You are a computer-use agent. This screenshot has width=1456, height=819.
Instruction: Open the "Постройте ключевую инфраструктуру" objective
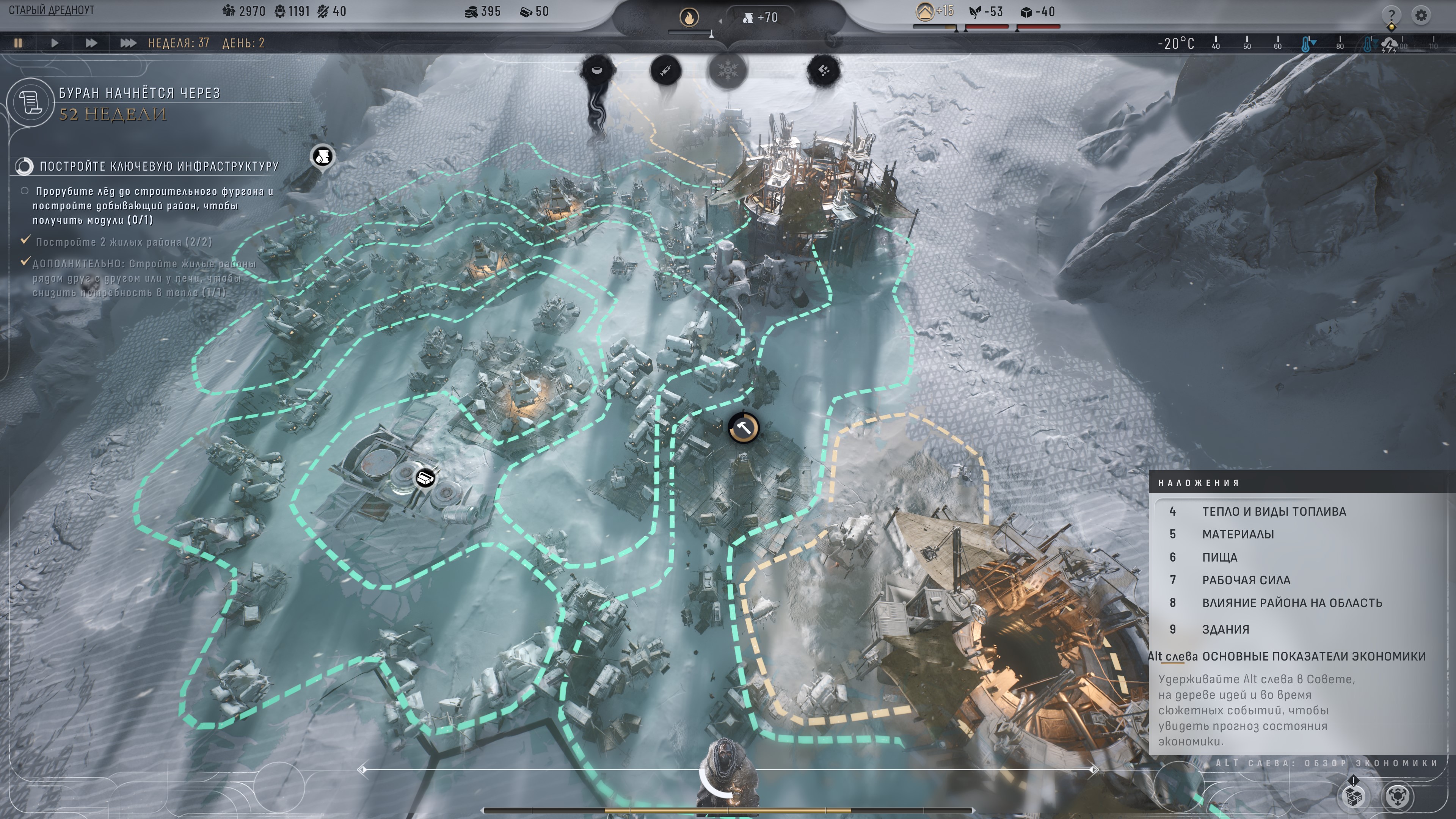[159, 166]
